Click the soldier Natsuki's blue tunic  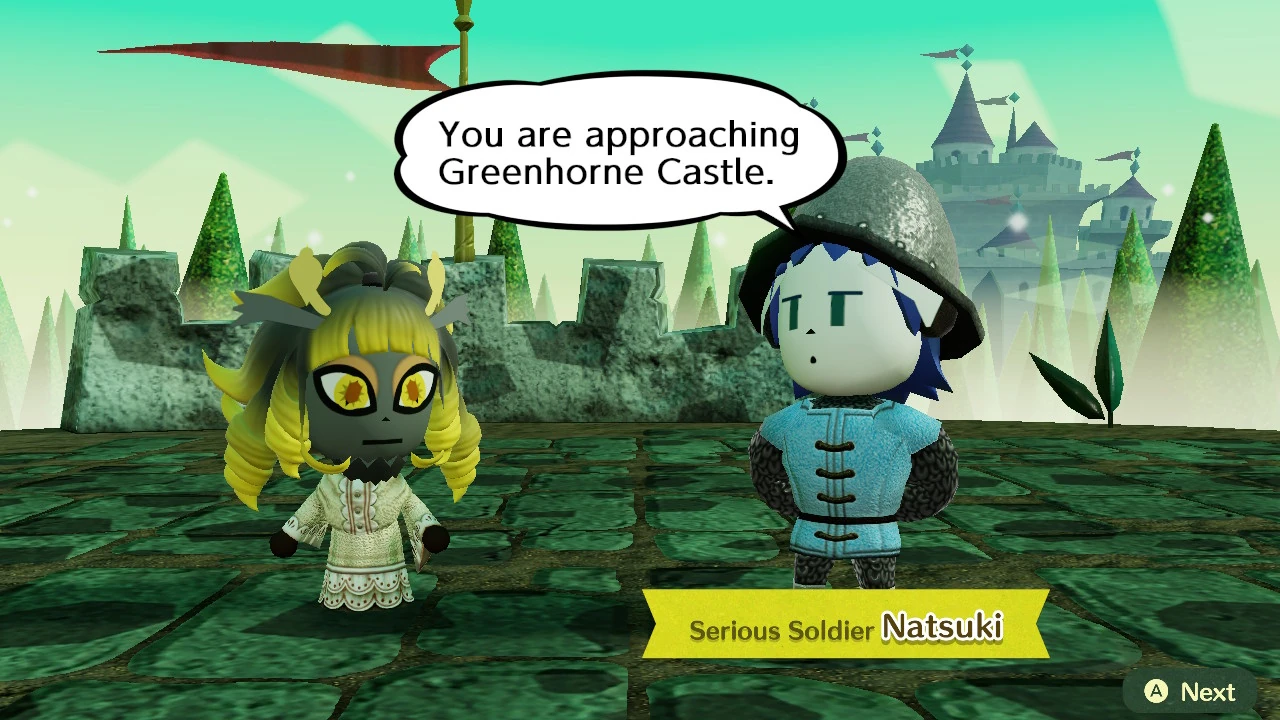coord(840,480)
